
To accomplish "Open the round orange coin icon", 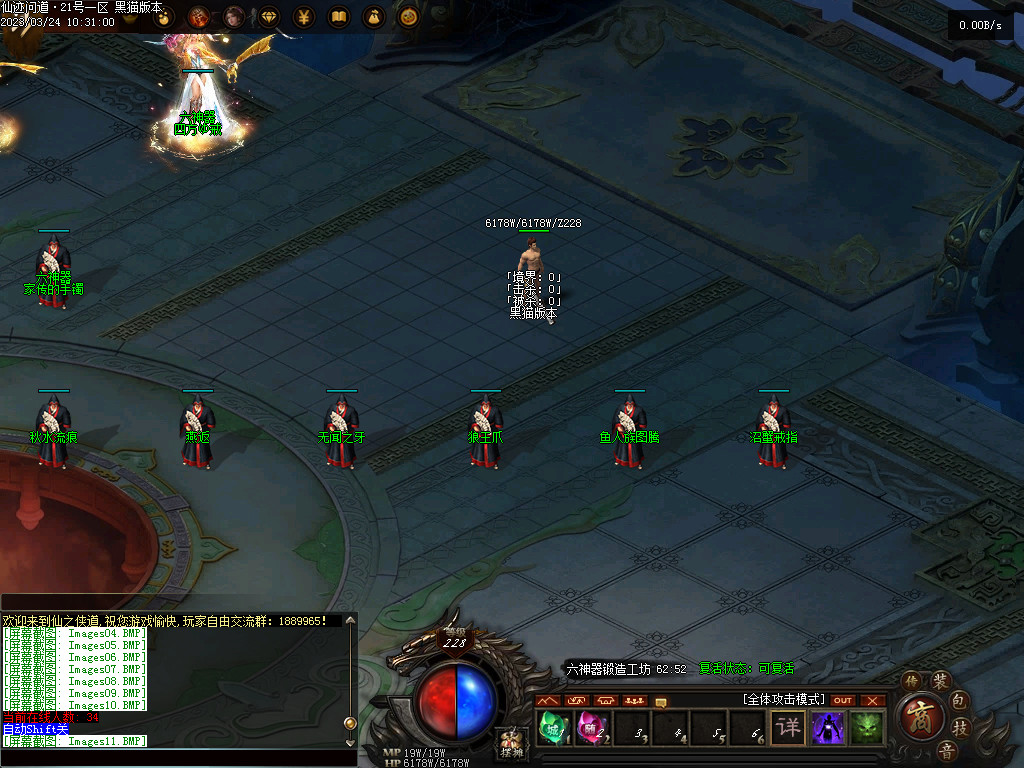I will pos(408,16).
